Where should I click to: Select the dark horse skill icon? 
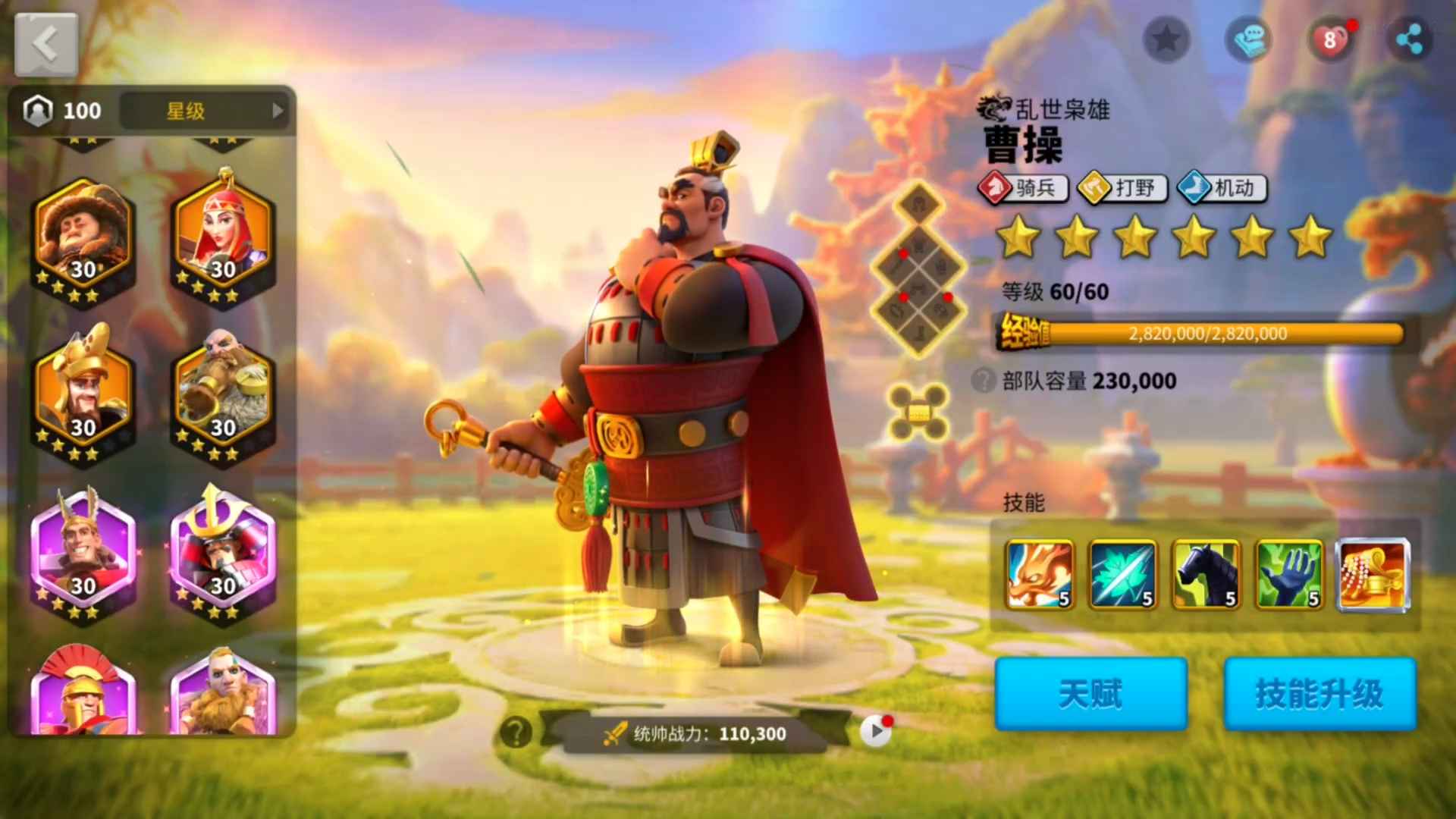[x=1206, y=575]
